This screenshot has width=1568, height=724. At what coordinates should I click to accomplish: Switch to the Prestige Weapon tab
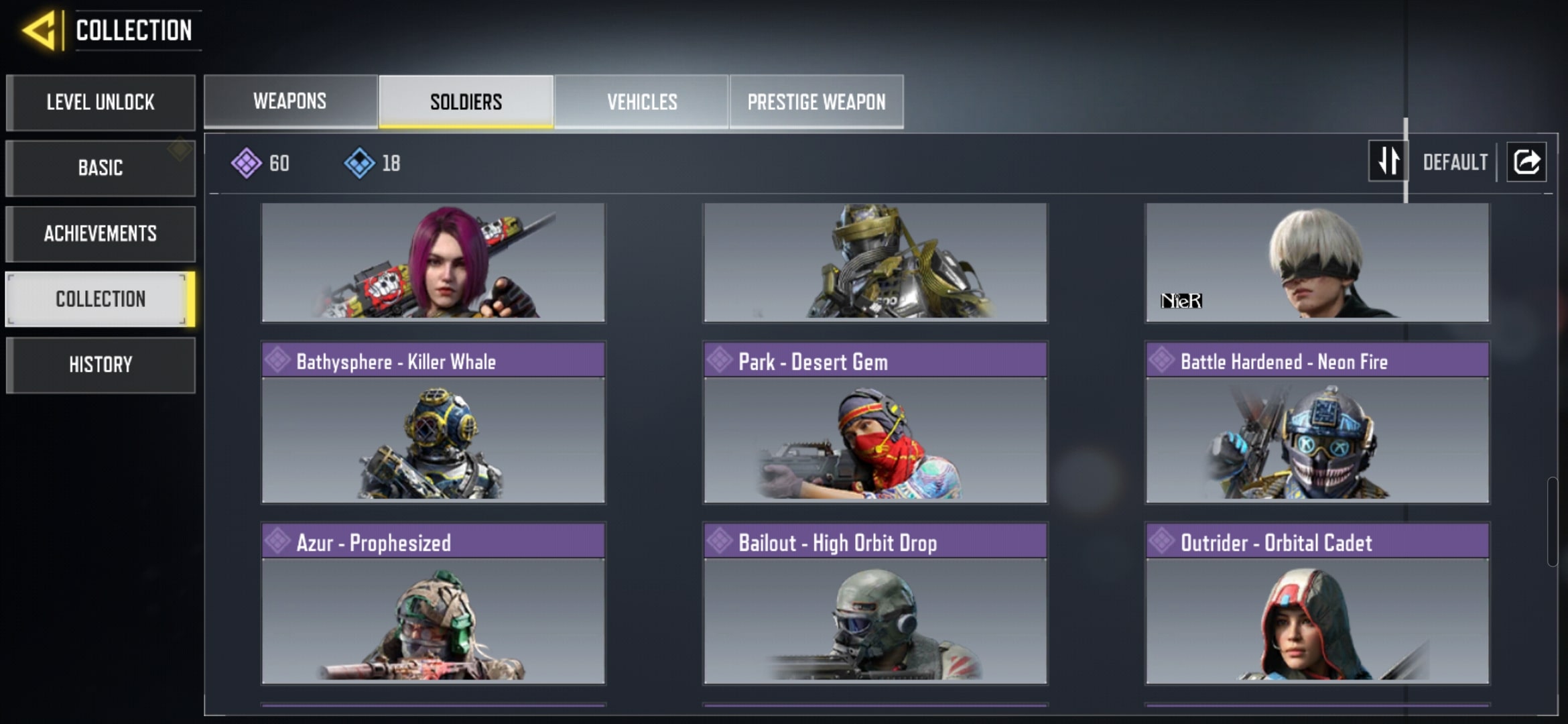(816, 102)
